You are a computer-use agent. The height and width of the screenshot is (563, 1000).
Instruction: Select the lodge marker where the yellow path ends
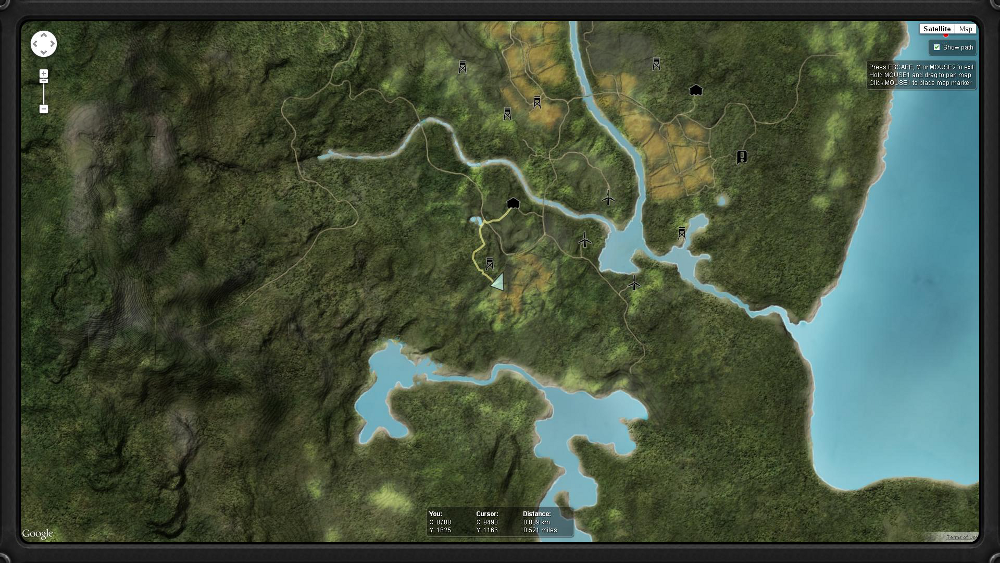coord(513,203)
